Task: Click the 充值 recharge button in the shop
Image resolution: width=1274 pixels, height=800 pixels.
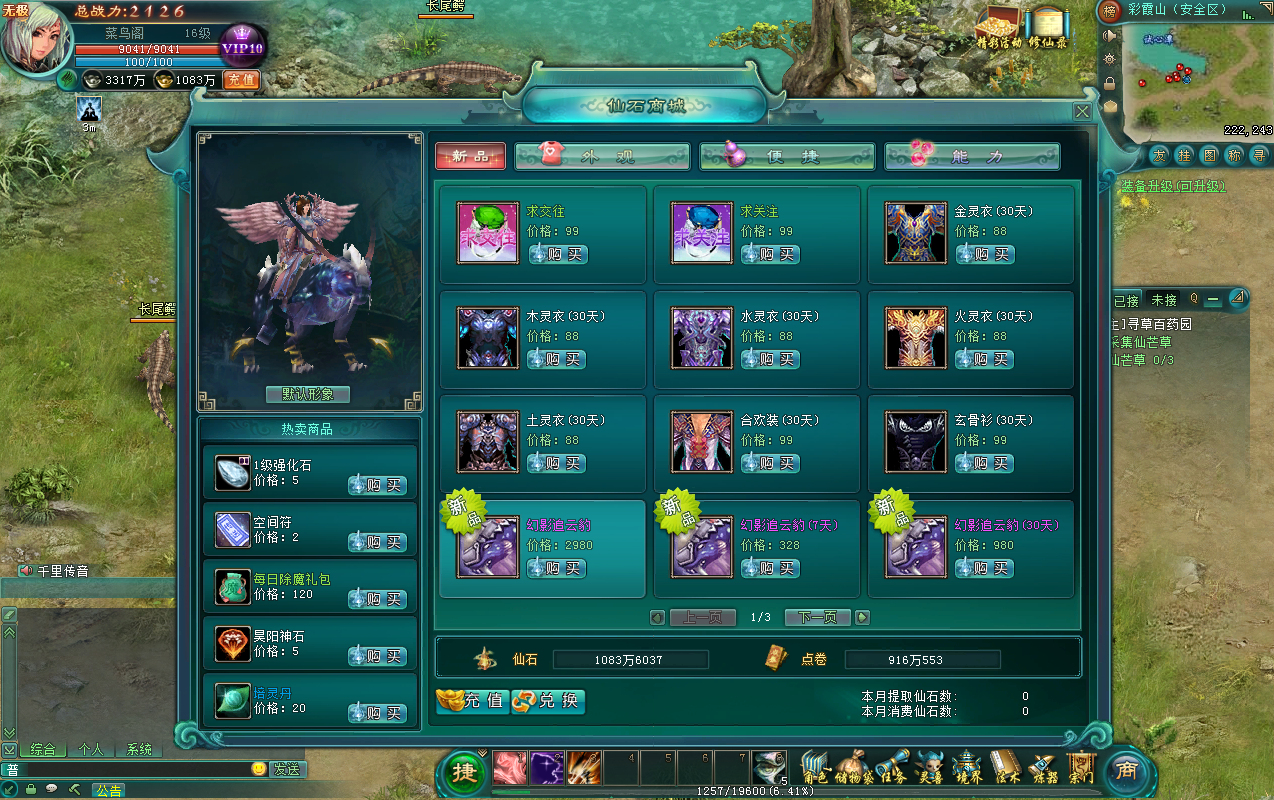Action: [473, 701]
